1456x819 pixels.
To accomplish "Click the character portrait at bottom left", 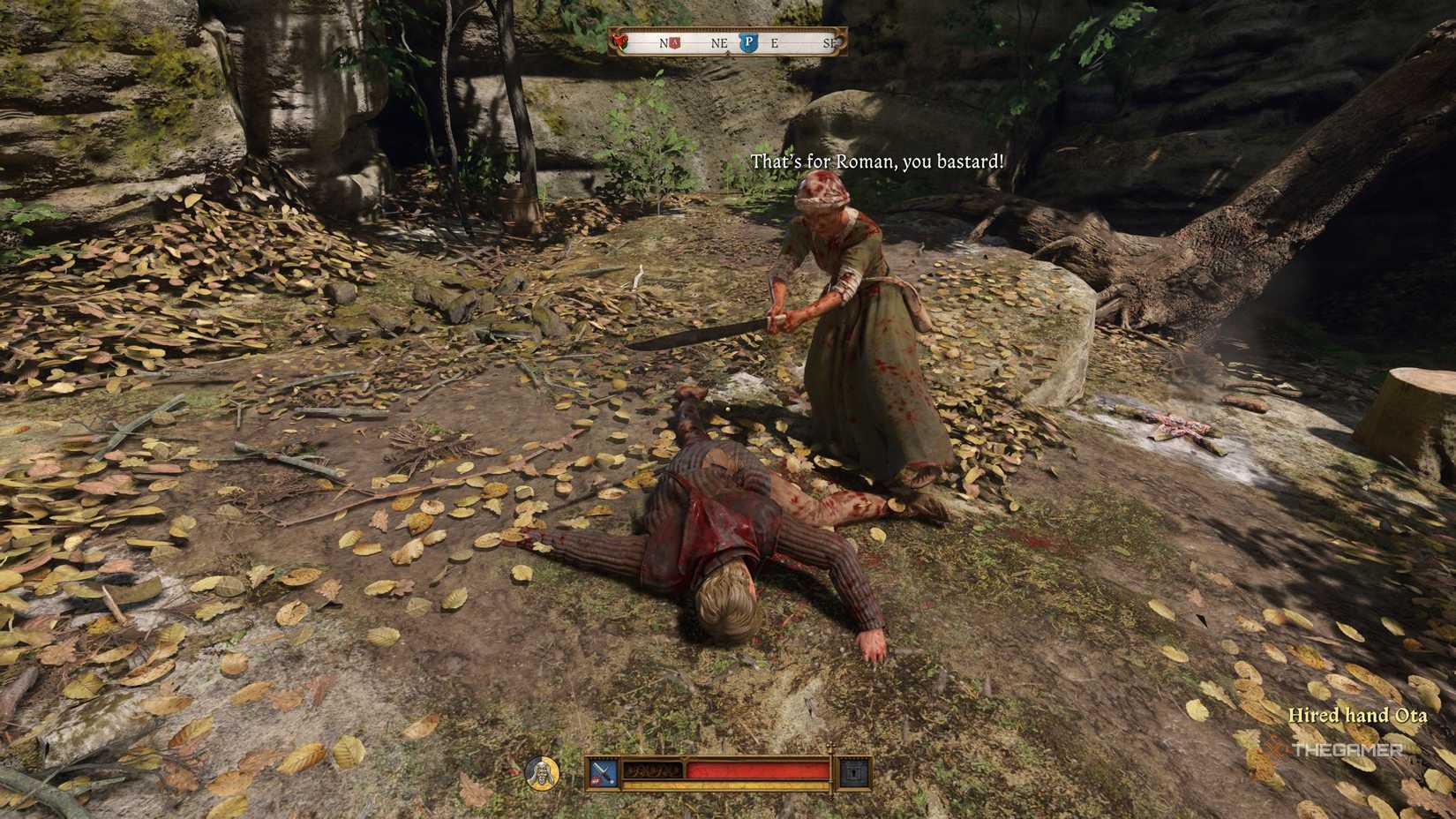I will pos(542,774).
